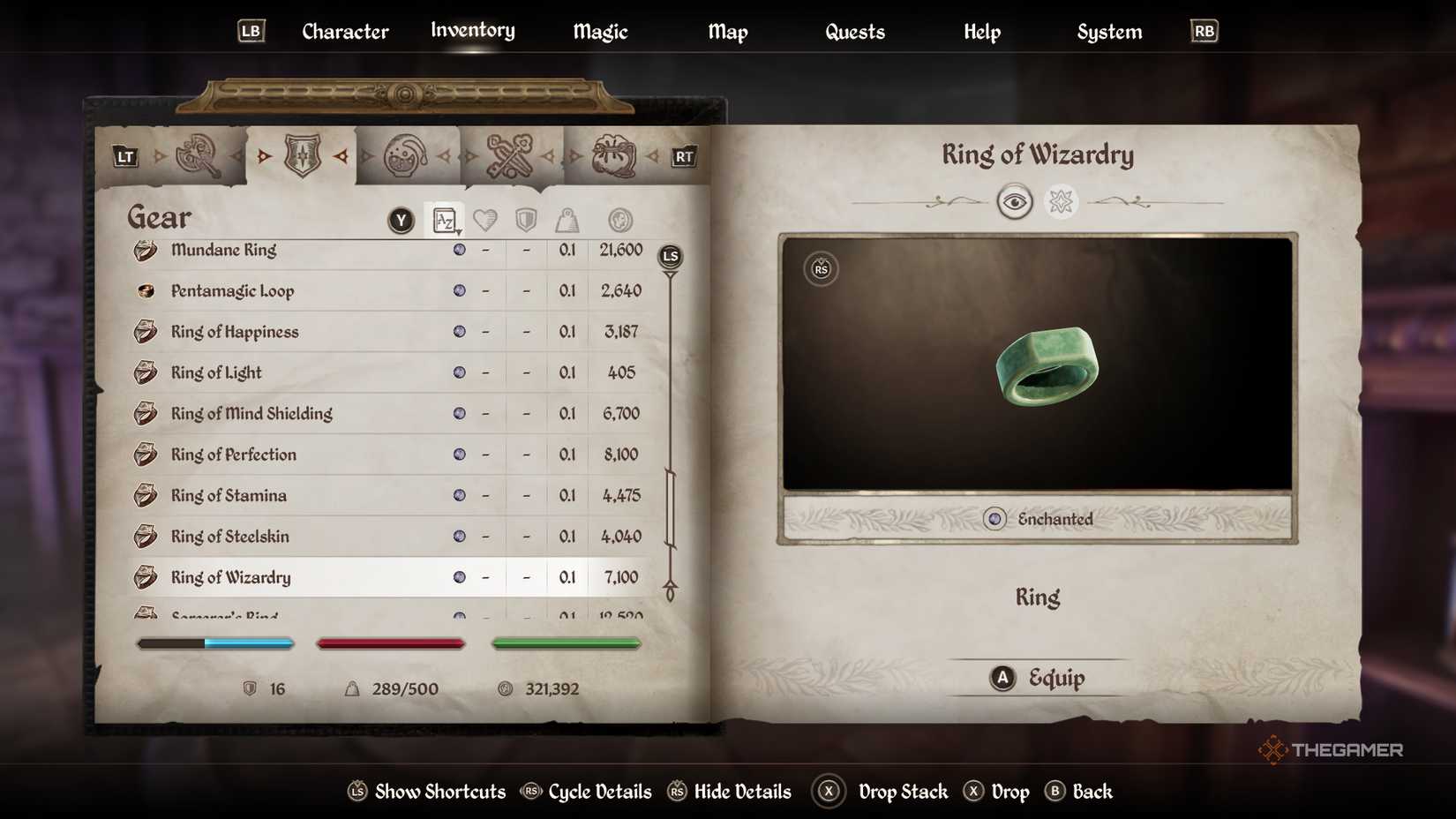Image resolution: width=1456 pixels, height=819 pixels.
Task: Open the Magic menu
Action: [600, 32]
